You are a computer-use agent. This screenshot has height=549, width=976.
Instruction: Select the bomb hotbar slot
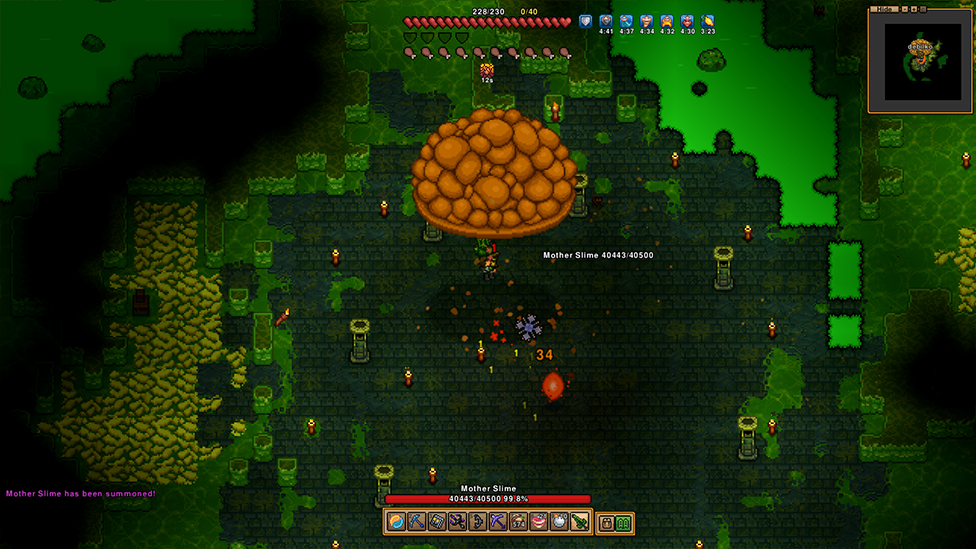558,522
